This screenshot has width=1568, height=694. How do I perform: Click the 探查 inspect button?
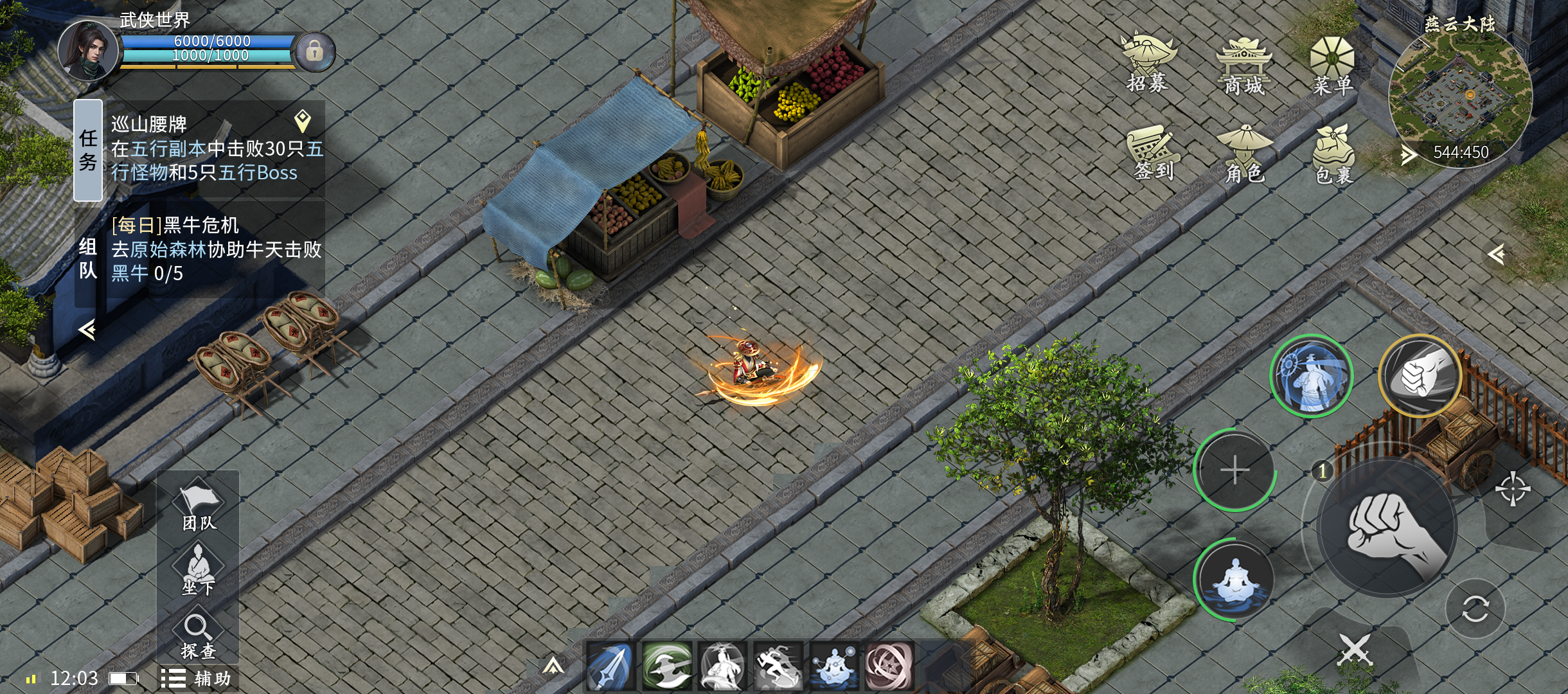(x=198, y=636)
